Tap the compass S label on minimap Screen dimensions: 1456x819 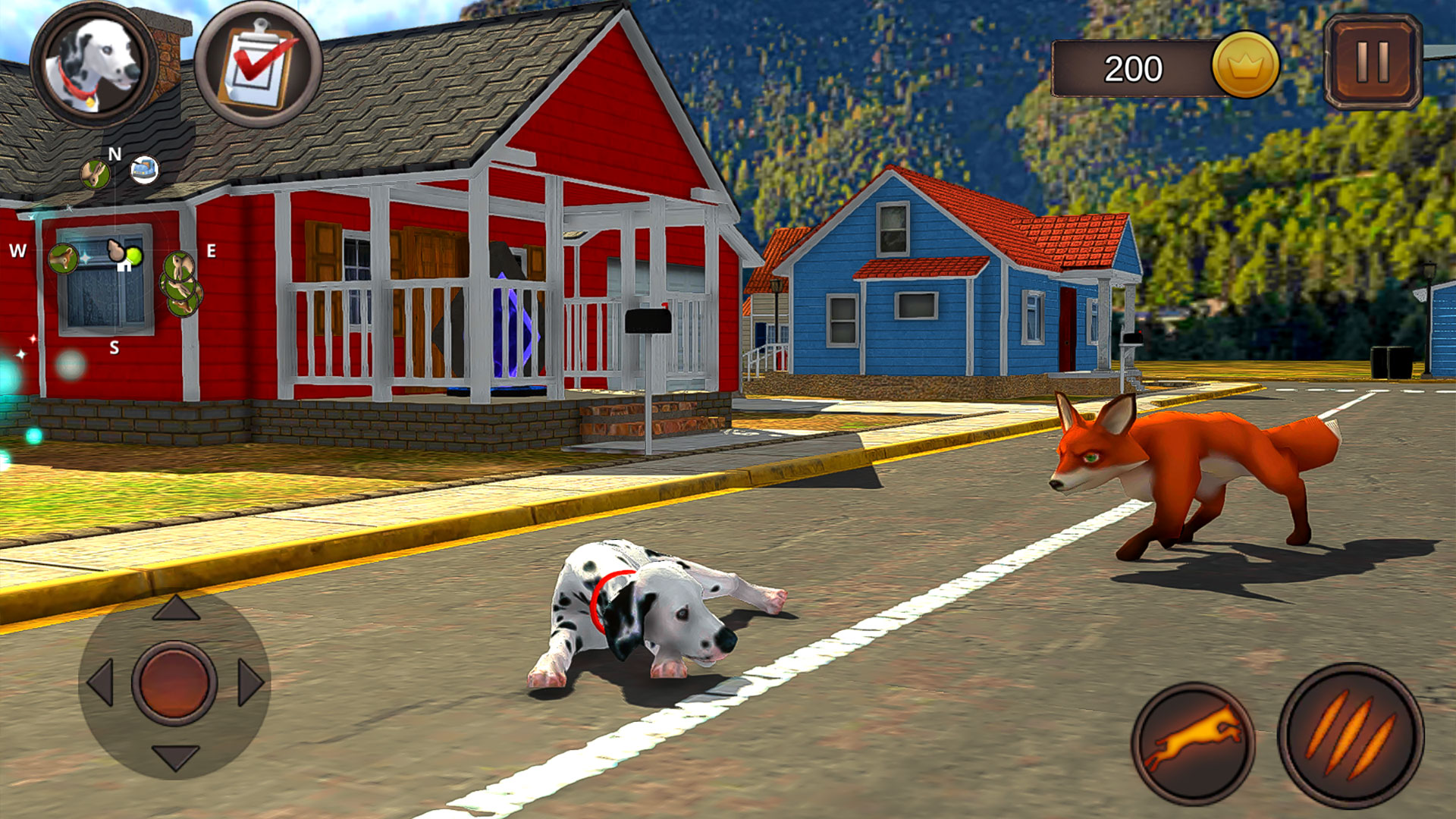coord(115,347)
